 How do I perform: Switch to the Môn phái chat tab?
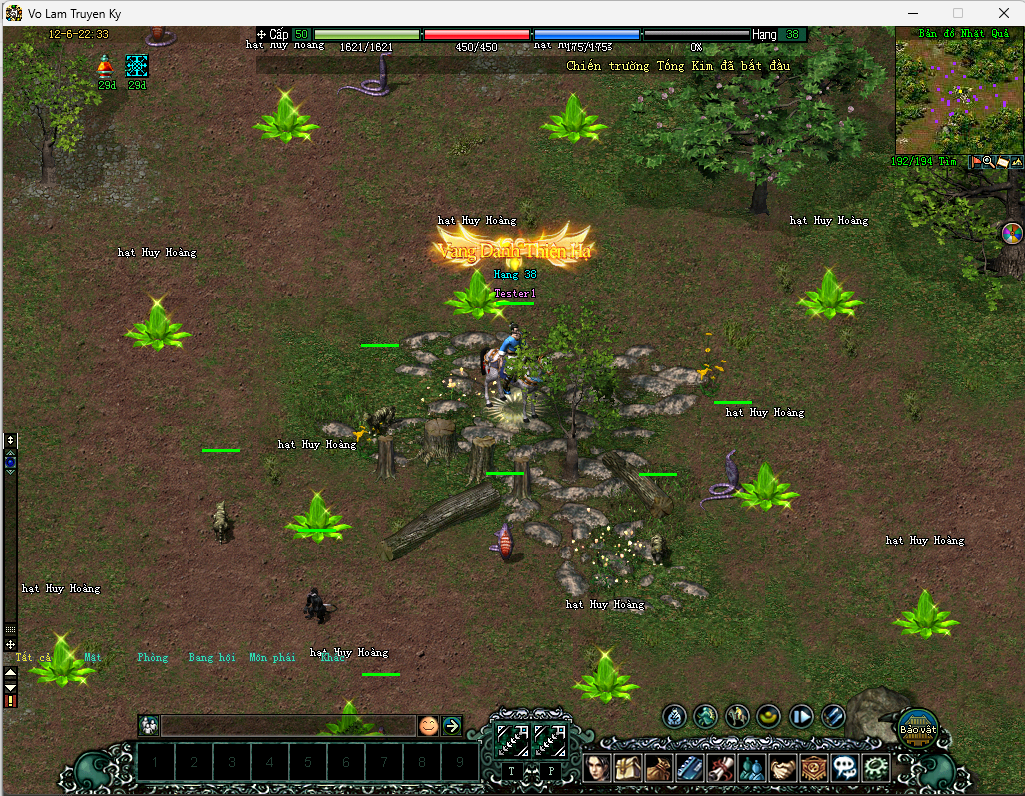pyautogui.click(x=272, y=658)
